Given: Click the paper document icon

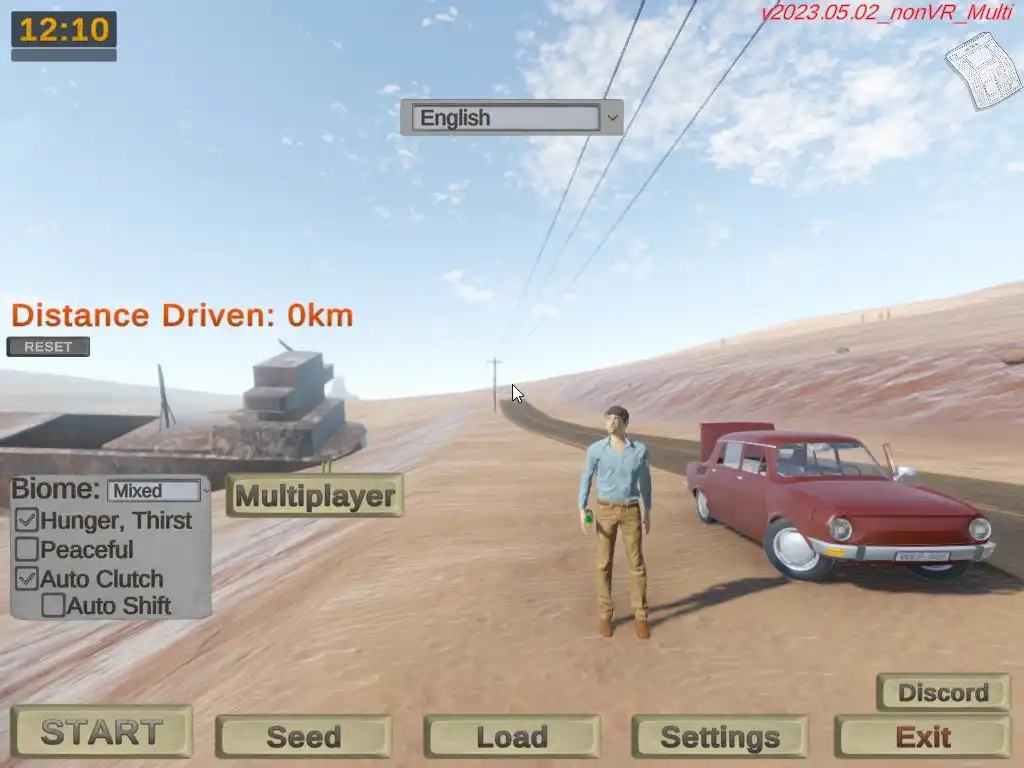Looking at the screenshot, I should click(x=982, y=70).
